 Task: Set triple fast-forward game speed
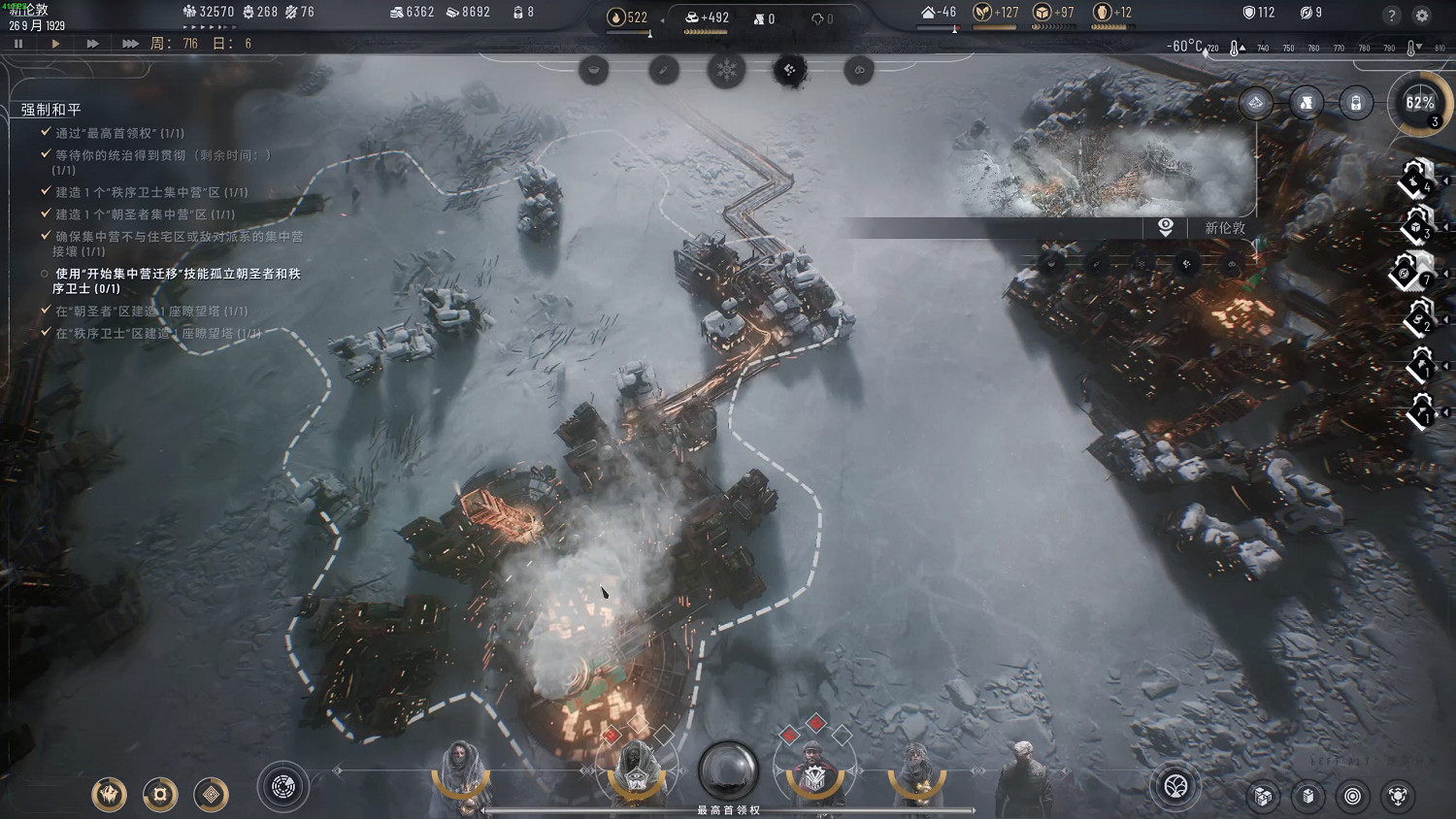click(x=130, y=44)
